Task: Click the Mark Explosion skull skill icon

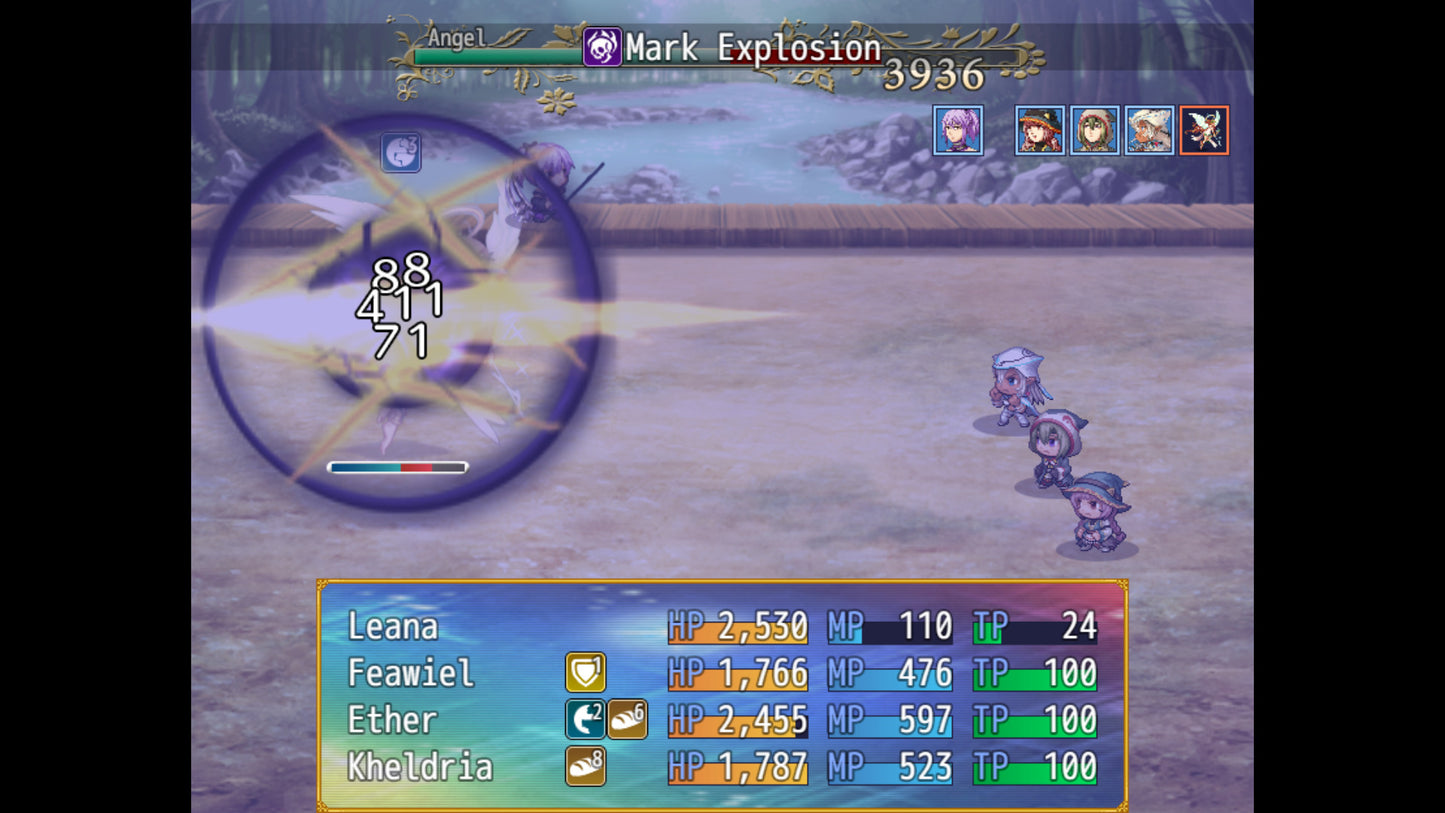Action: point(602,47)
